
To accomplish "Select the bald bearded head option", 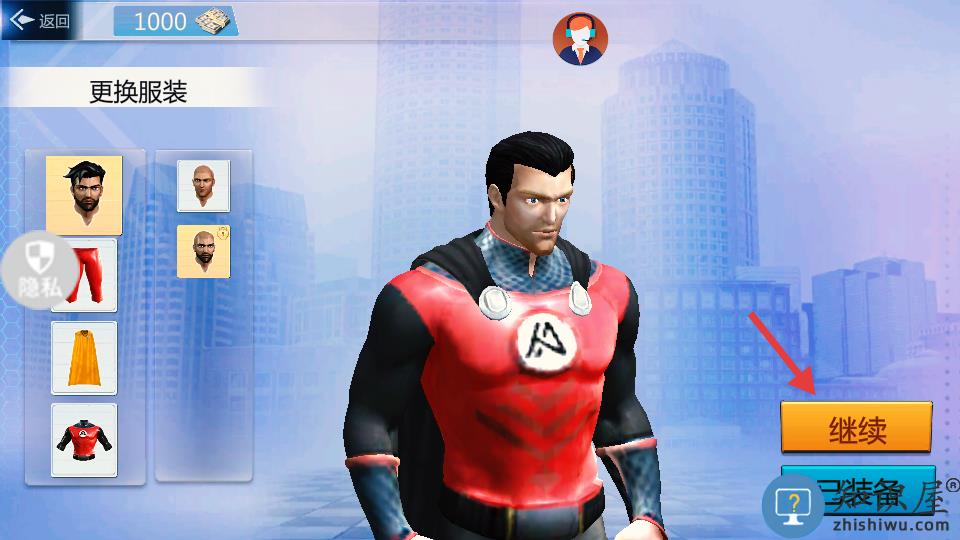I will (203, 251).
